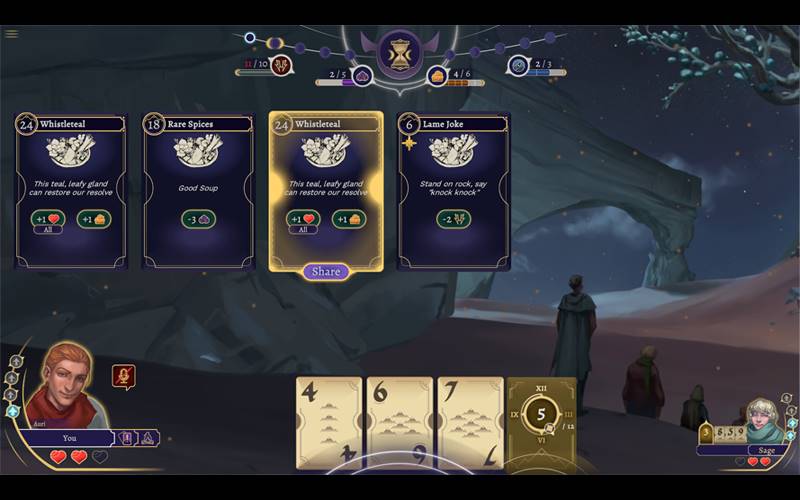Viewport: 800px width, 500px height.
Task: Select the Rare Spices card
Action: click(x=198, y=190)
